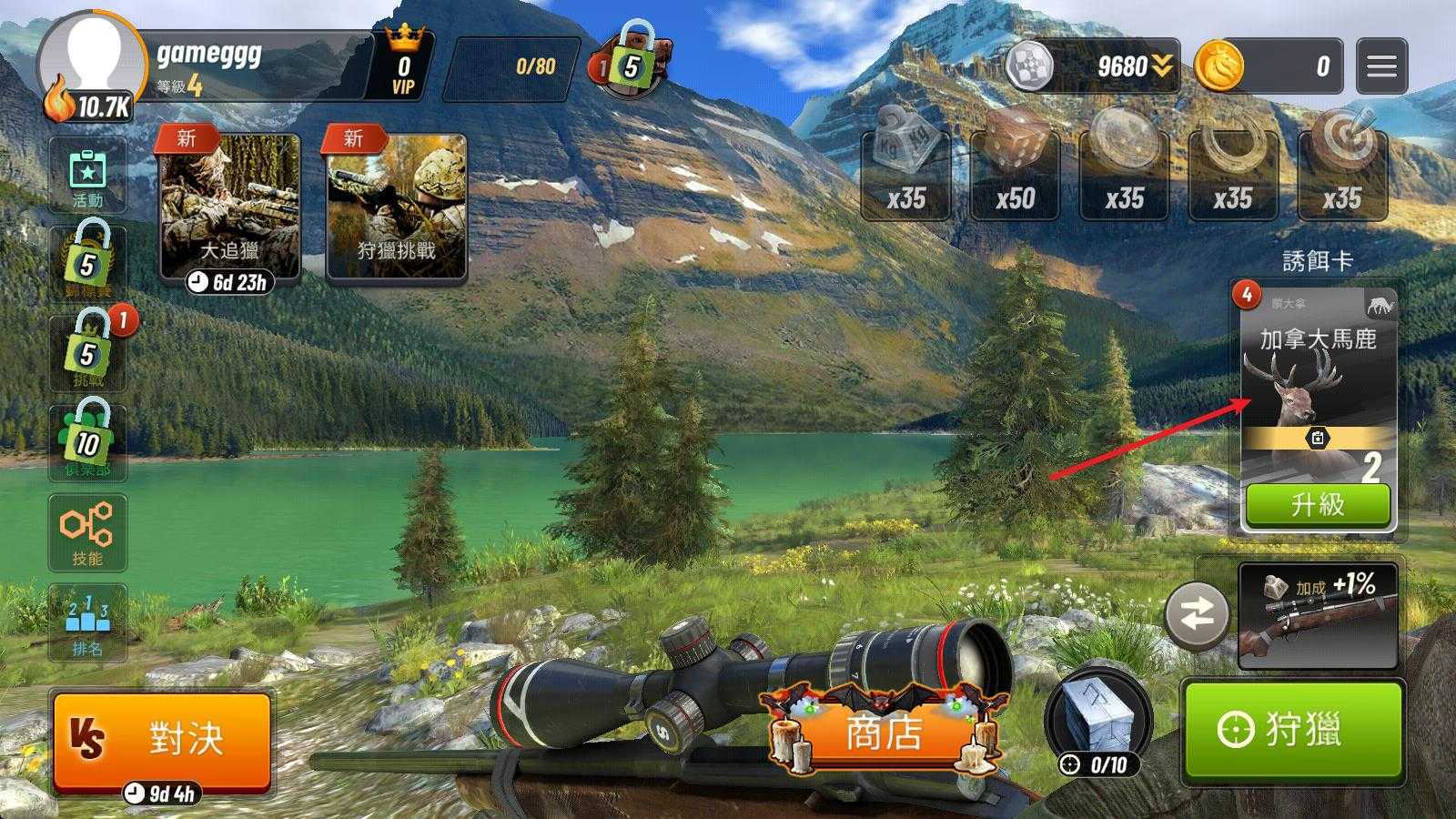
Task: View the 排名 rankings
Action: [87, 623]
